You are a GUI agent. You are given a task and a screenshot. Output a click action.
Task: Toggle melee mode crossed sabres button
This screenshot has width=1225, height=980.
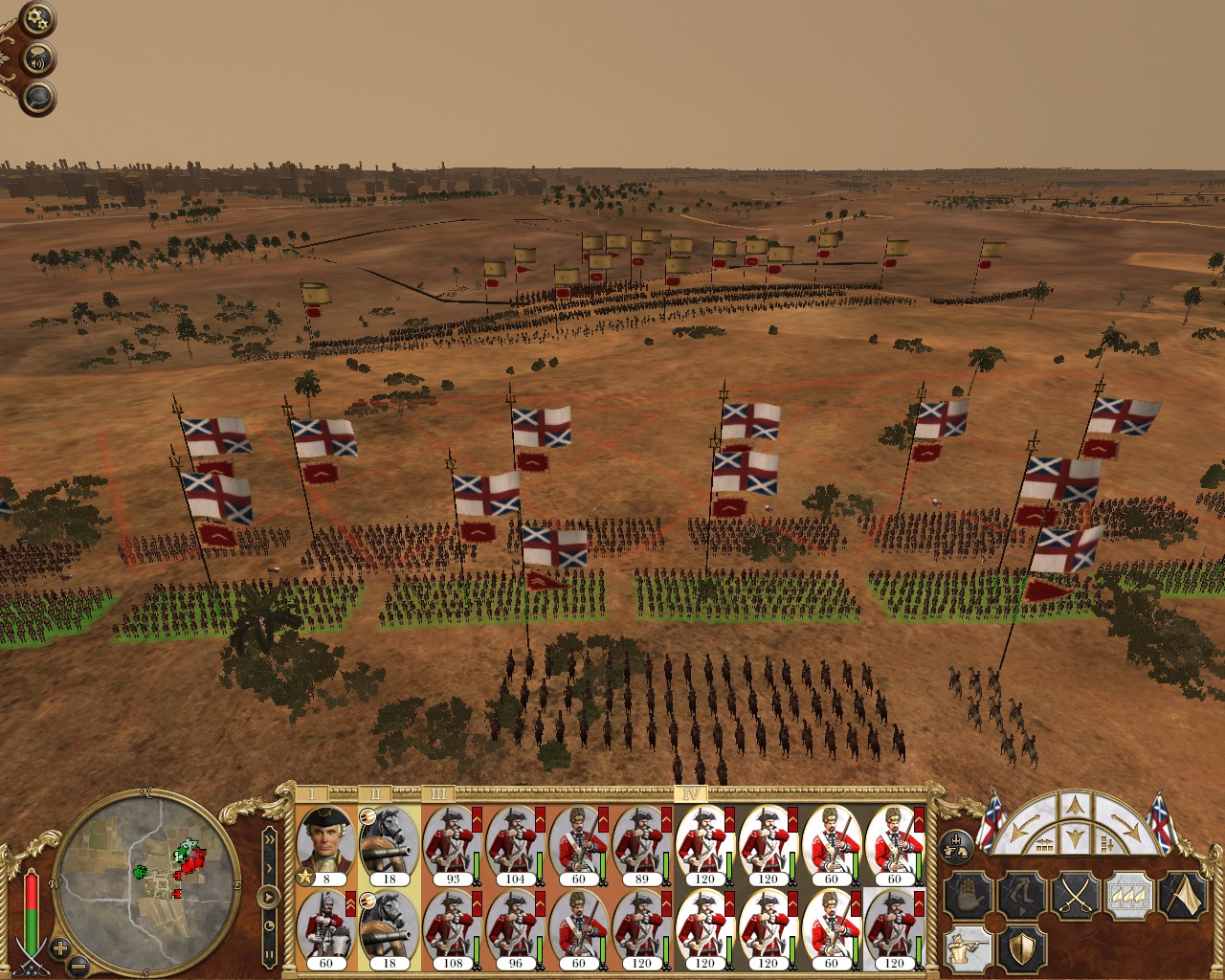click(1073, 895)
